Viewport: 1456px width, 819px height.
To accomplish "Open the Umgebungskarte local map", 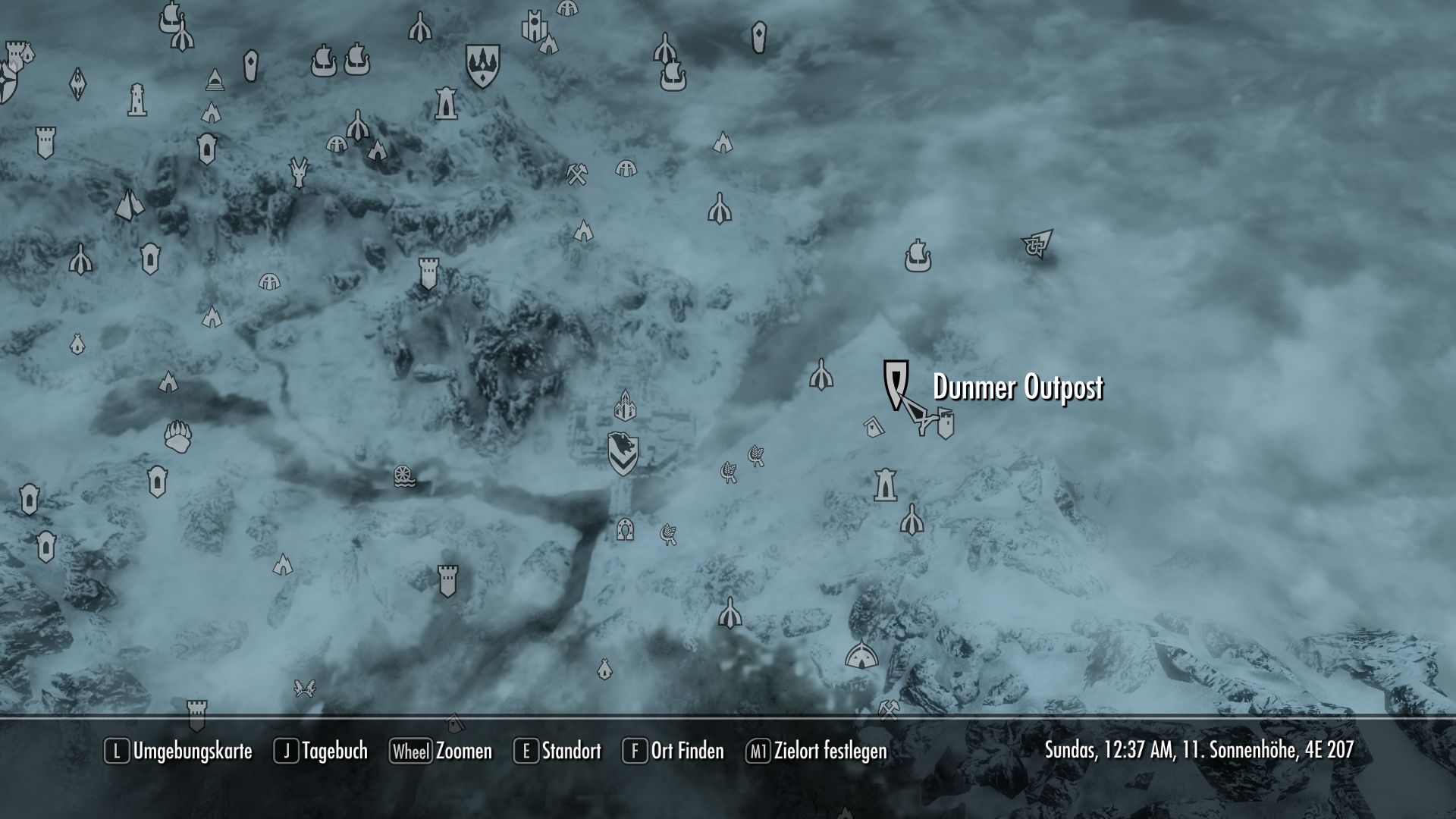I will [191, 752].
